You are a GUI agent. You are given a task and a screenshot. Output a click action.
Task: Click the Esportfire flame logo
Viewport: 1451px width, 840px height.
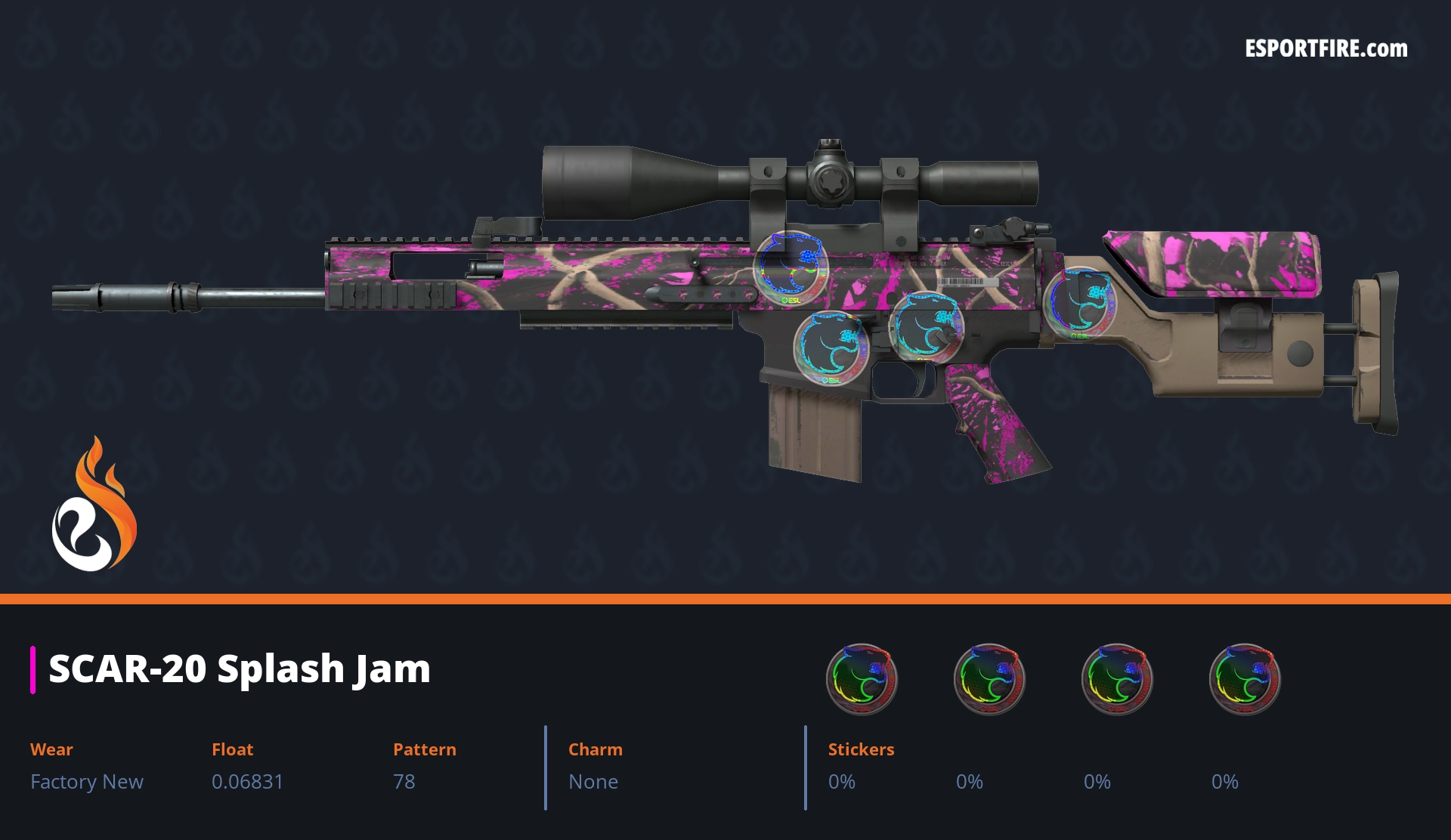pos(94,506)
